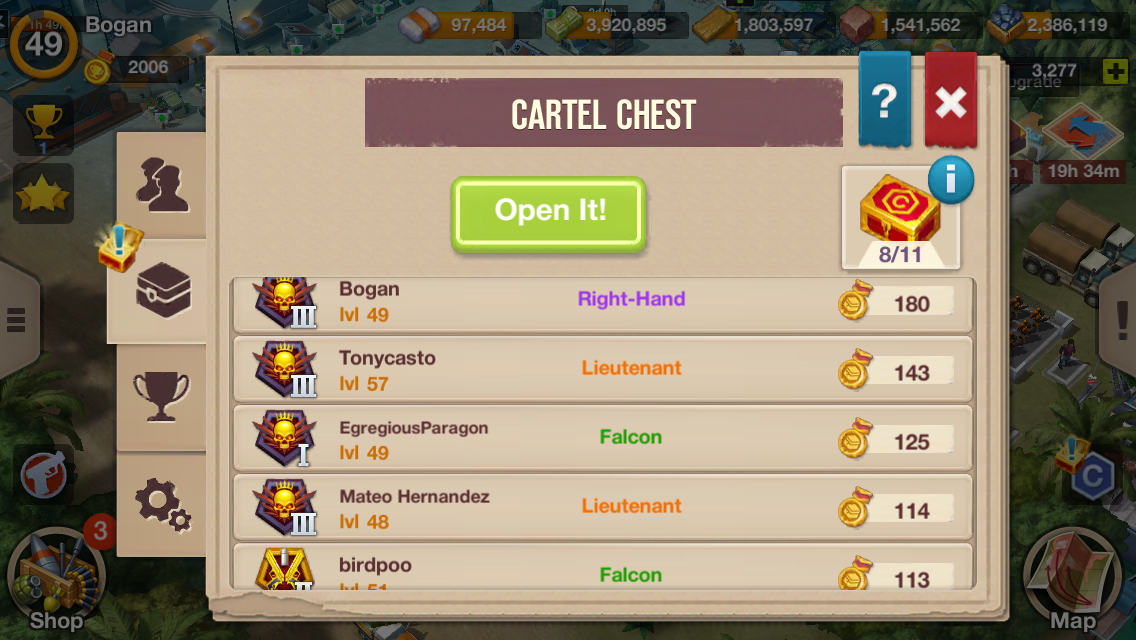
Task: Choose EgregiousParagon's member row
Action: (602, 439)
